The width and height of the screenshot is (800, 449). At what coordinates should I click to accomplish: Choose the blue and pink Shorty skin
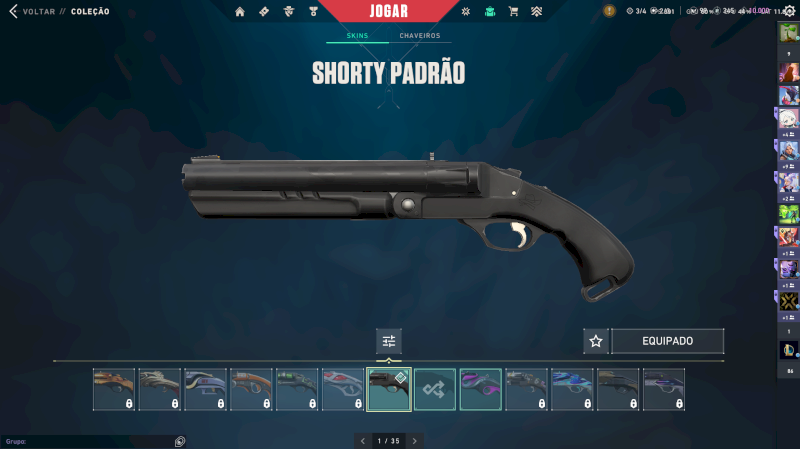(572, 389)
